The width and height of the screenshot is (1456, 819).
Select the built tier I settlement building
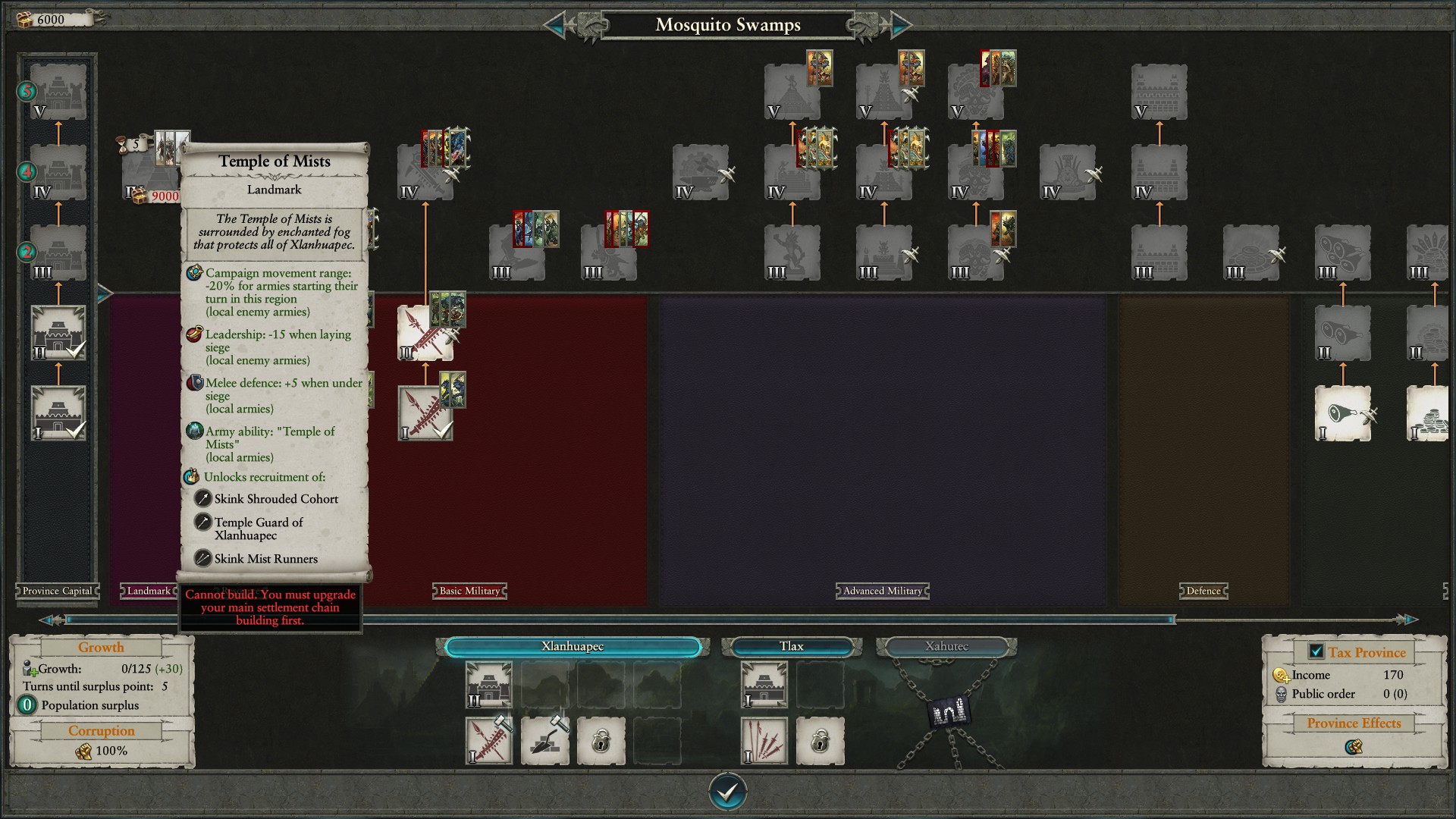tap(58, 413)
